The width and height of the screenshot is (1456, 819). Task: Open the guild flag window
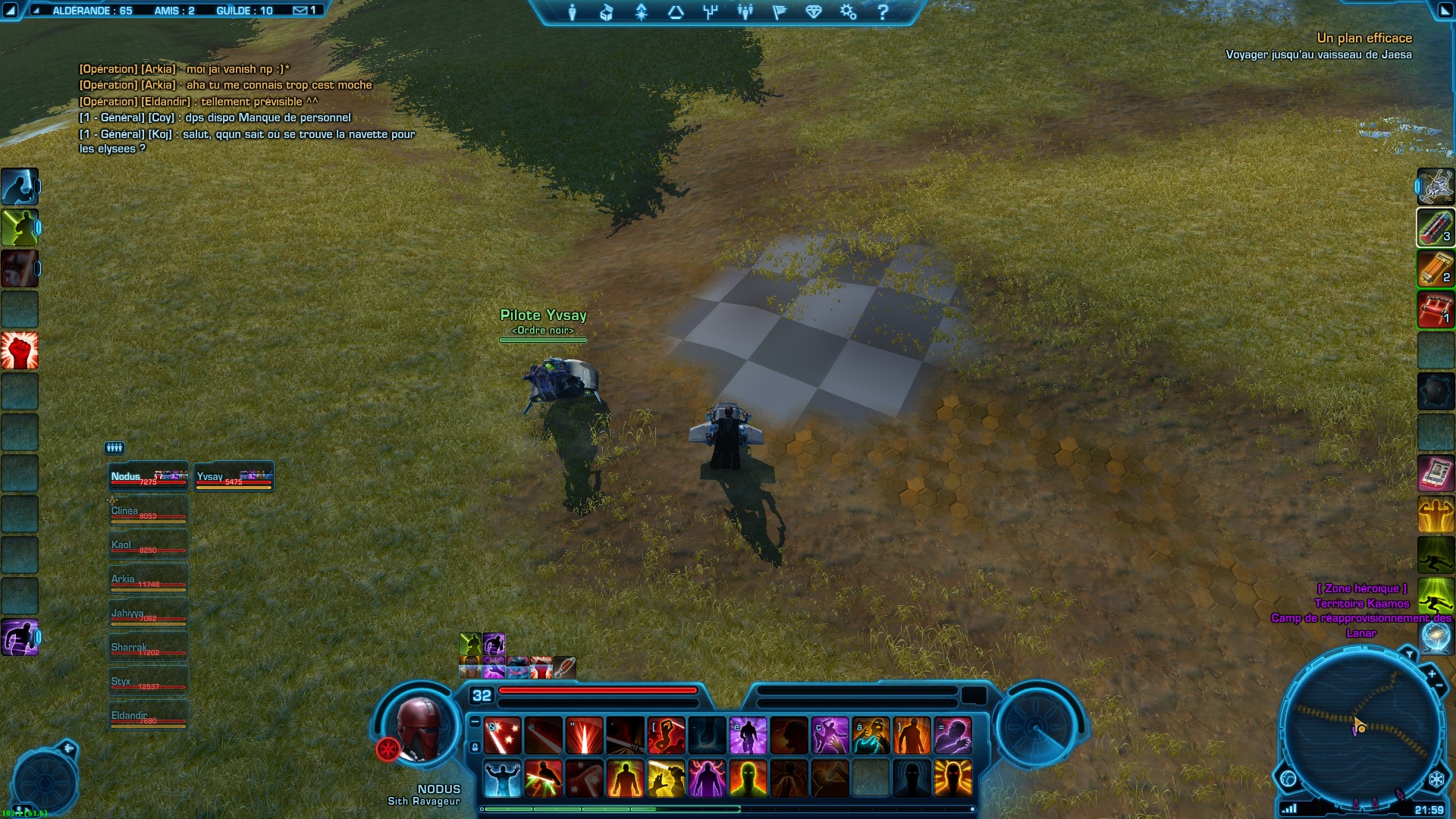pos(780,12)
